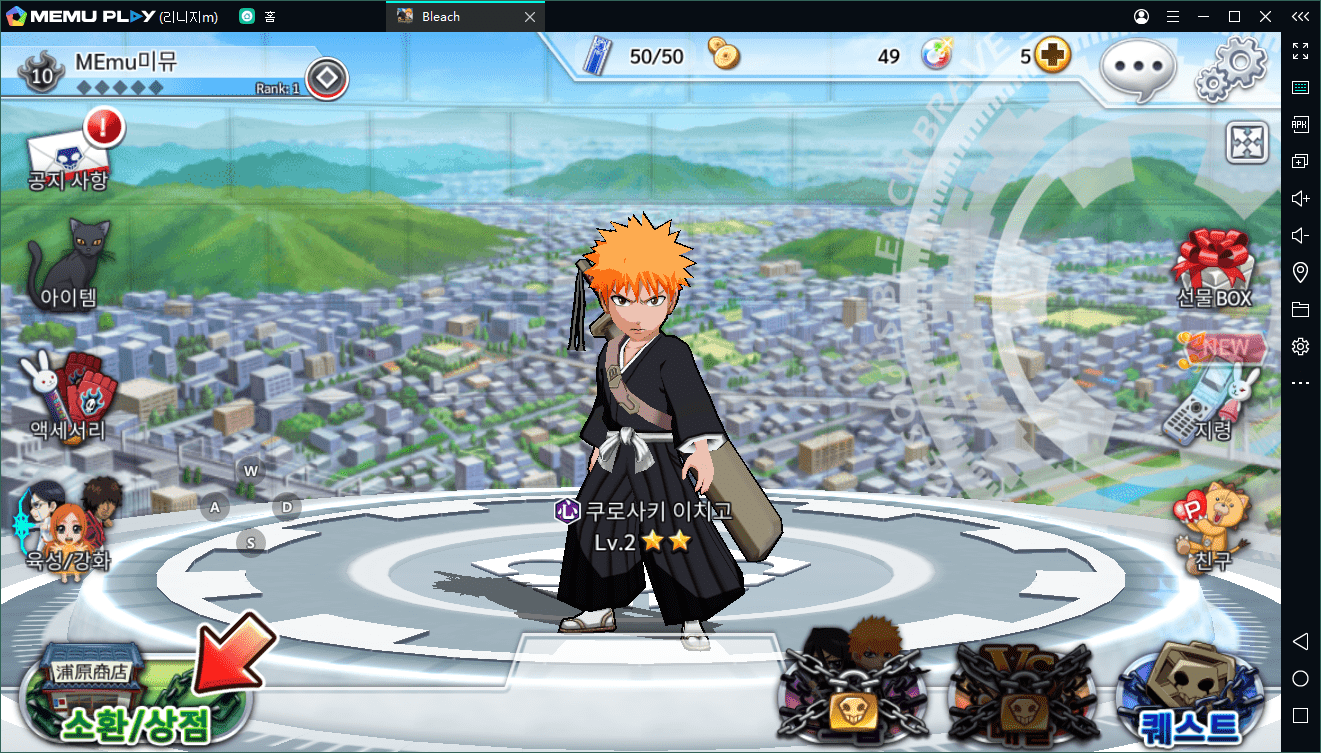
Task: Open the chat speech bubble
Action: (x=1137, y=69)
